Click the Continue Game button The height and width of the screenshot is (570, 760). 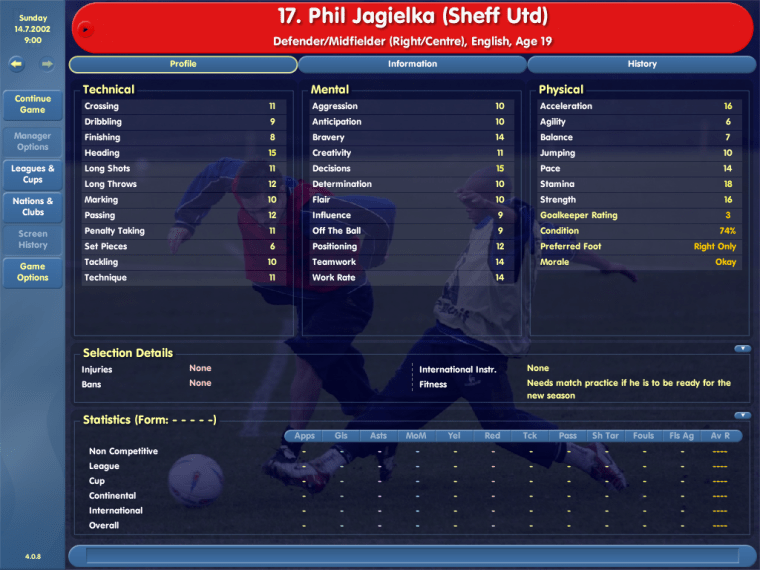[x=33, y=104]
